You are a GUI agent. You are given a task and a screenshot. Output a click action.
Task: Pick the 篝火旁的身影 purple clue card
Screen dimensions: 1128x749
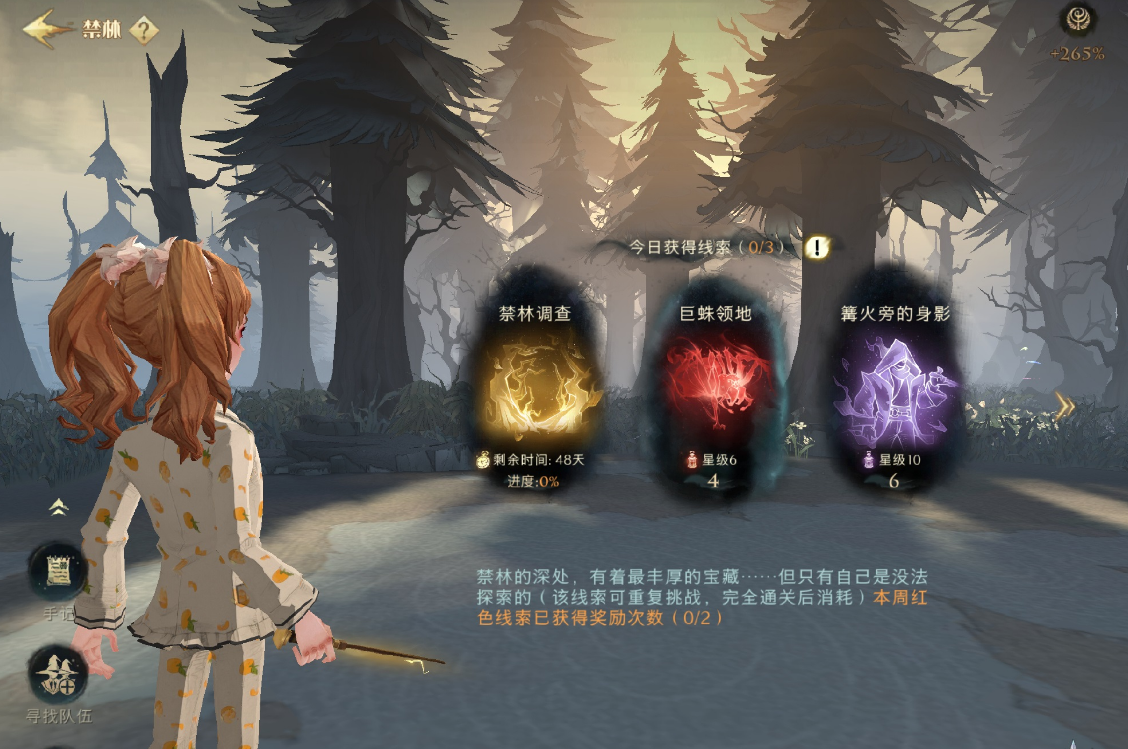click(x=894, y=392)
